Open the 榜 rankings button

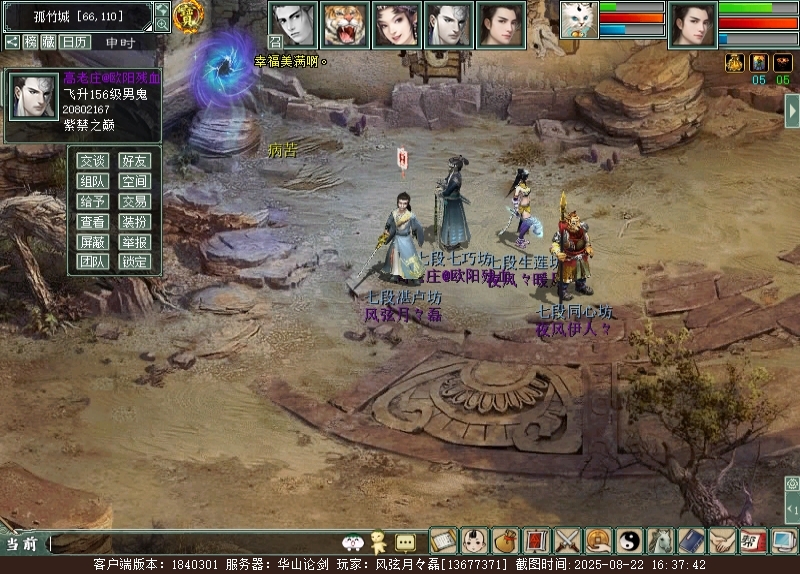32,42
